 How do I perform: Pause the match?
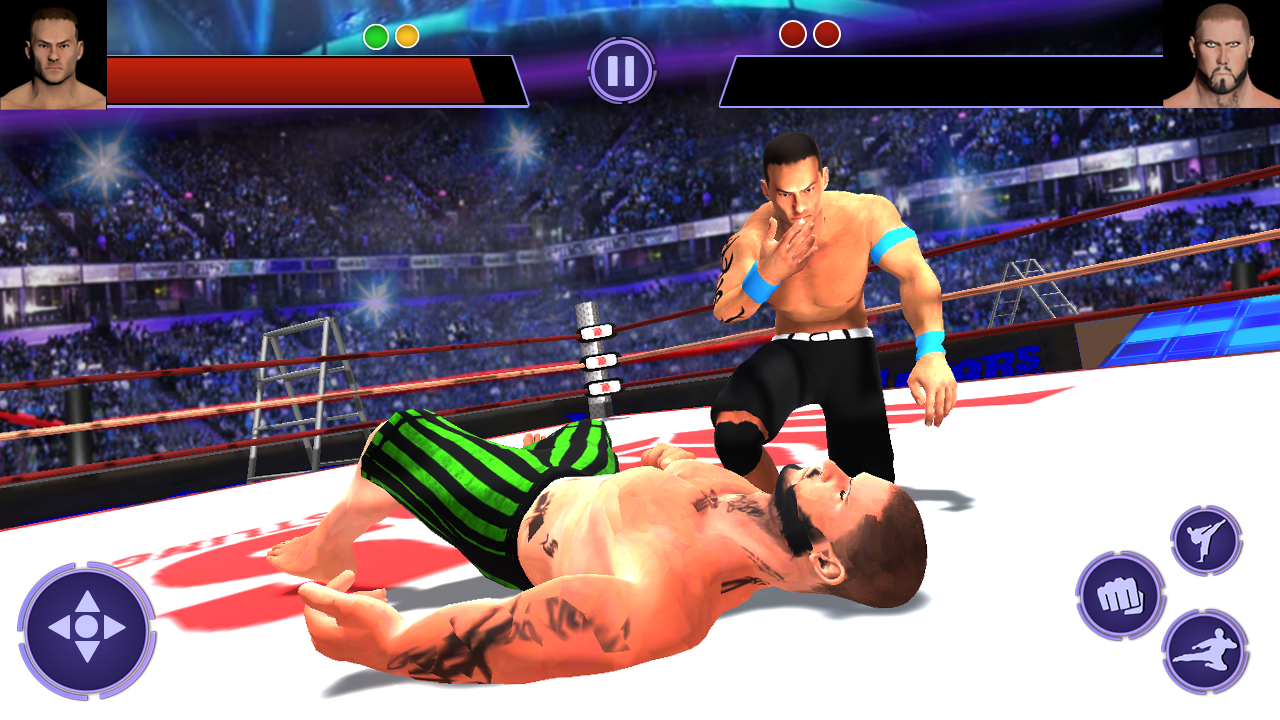click(x=620, y=70)
